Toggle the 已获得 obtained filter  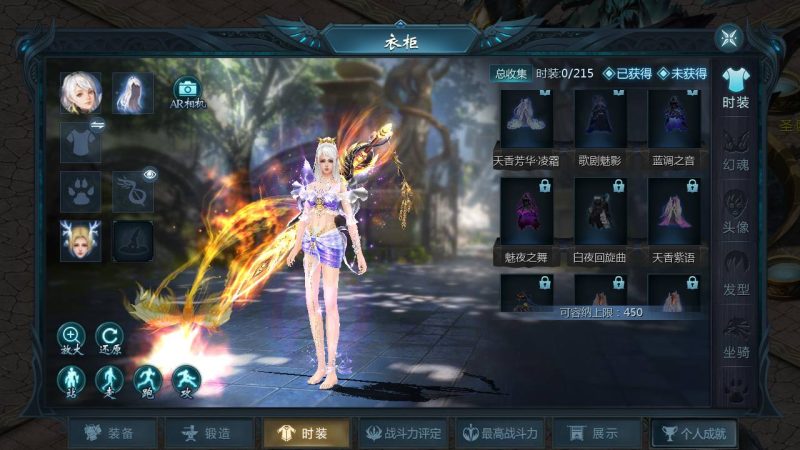click(x=628, y=73)
